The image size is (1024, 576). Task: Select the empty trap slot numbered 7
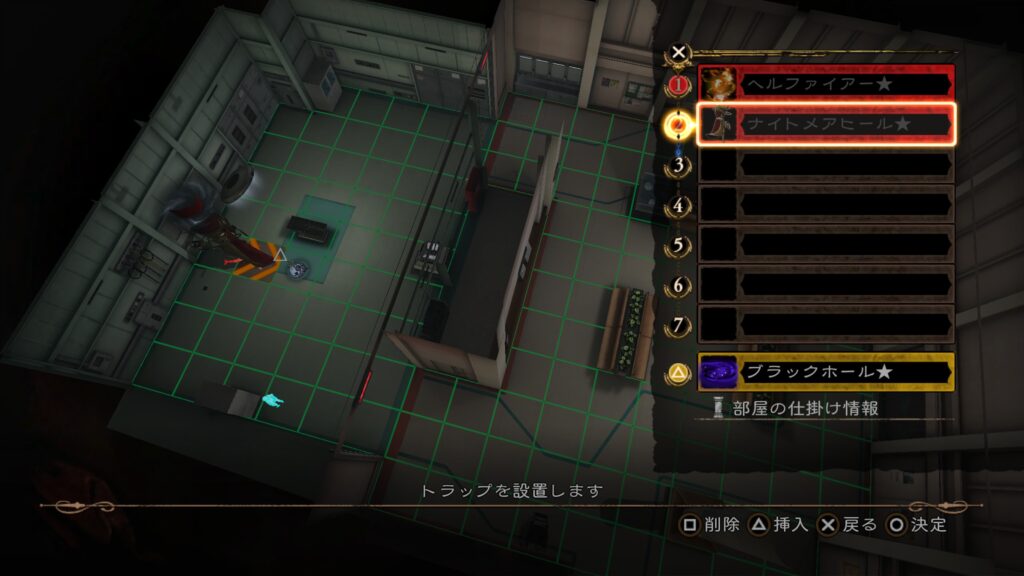click(825, 324)
